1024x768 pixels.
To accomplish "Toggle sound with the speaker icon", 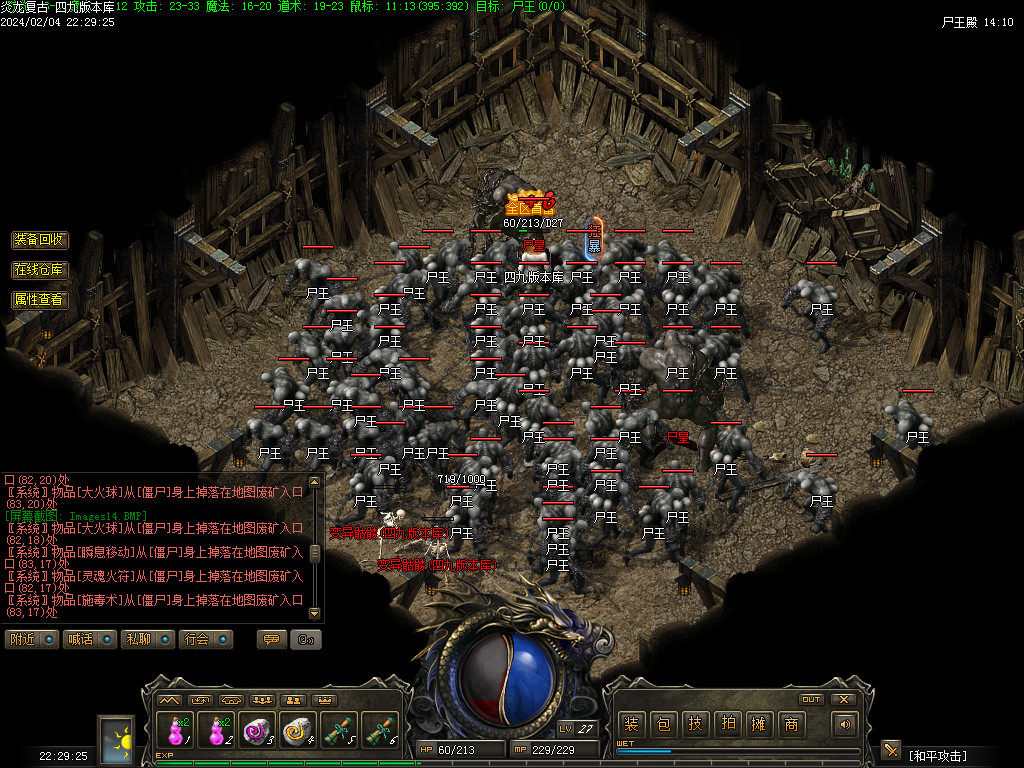I will pos(846,724).
